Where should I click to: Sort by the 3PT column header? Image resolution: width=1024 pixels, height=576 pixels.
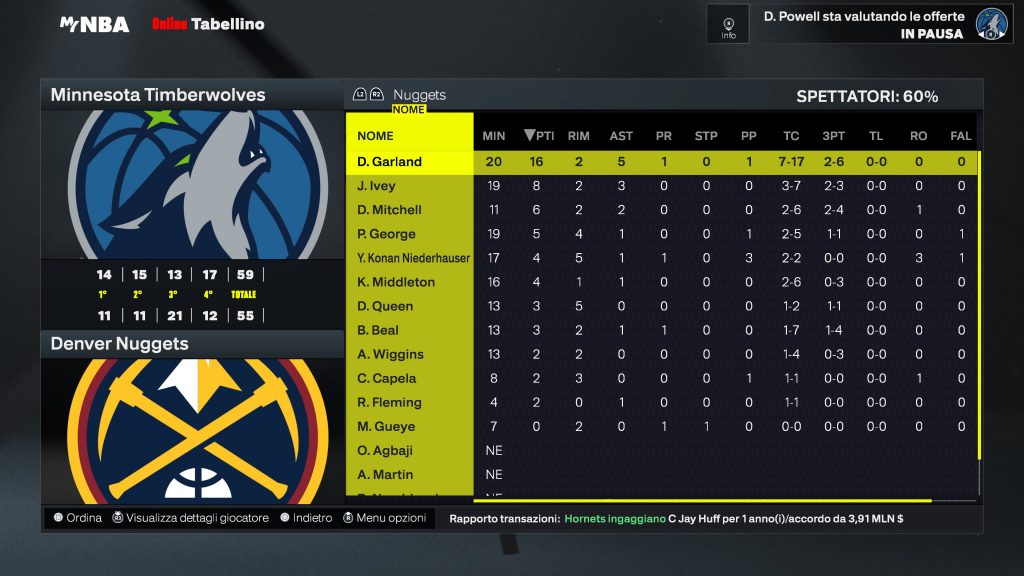(x=833, y=136)
